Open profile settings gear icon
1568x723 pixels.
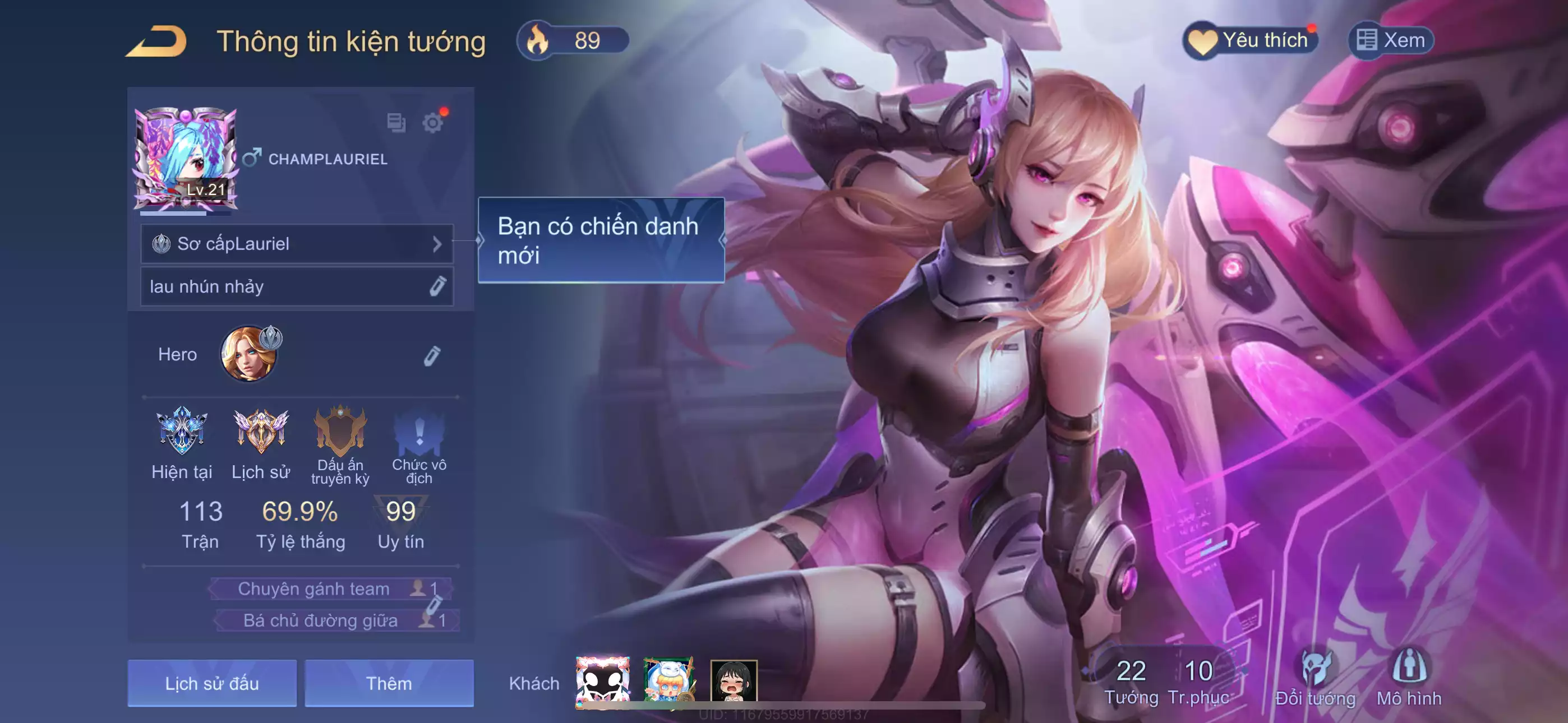click(x=432, y=123)
